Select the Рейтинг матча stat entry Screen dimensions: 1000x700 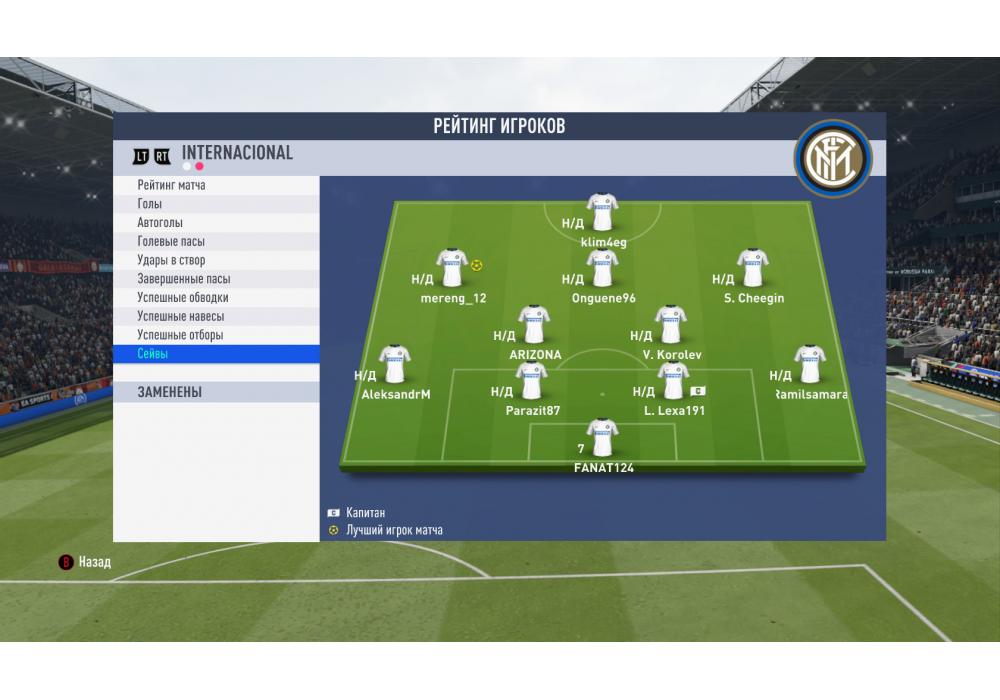point(172,186)
